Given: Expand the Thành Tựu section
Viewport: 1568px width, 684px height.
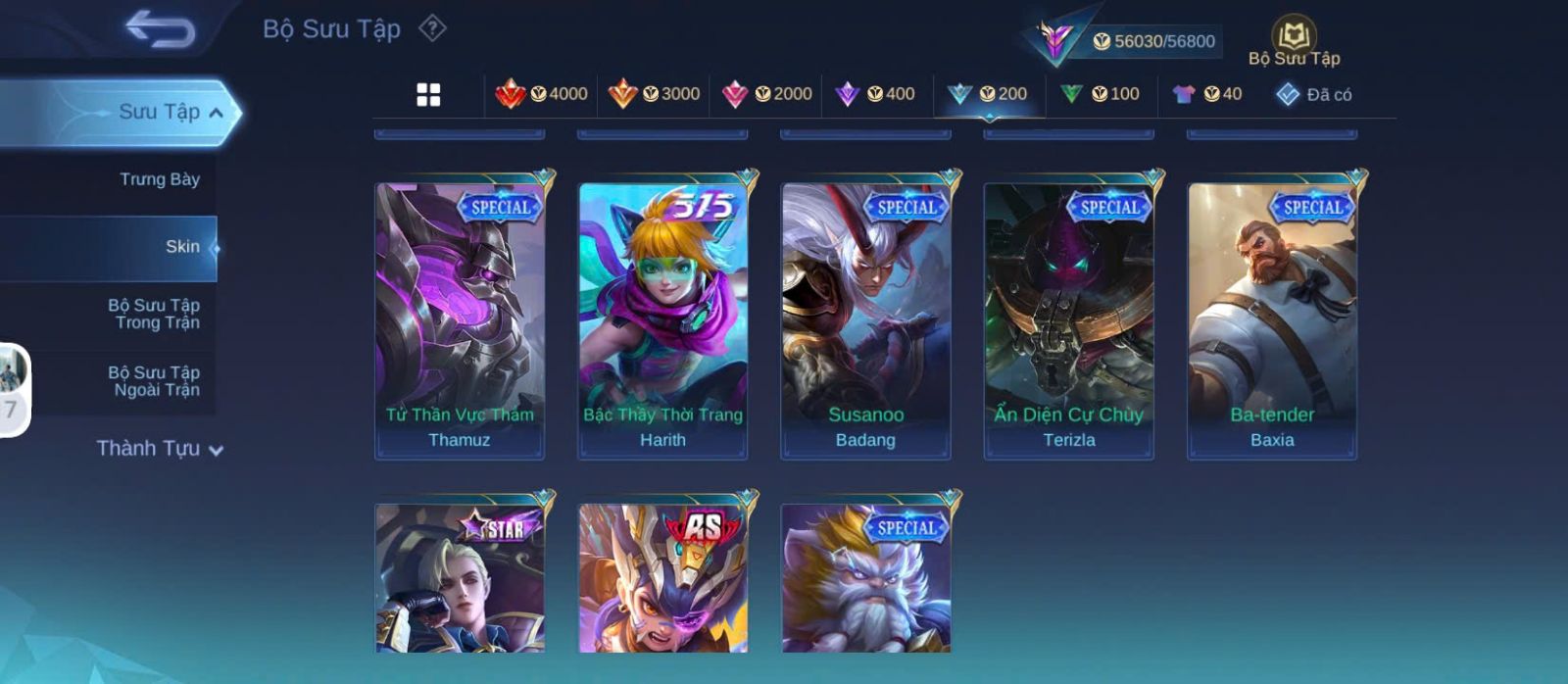Looking at the screenshot, I should click(160, 449).
